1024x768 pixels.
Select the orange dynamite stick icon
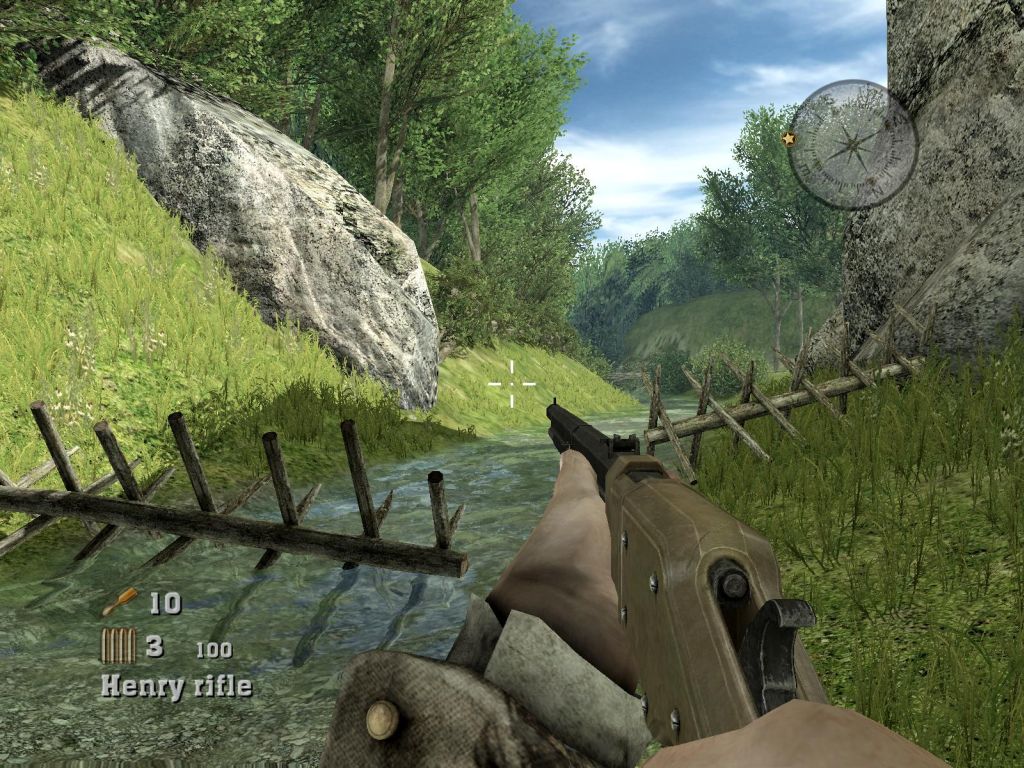(119, 602)
